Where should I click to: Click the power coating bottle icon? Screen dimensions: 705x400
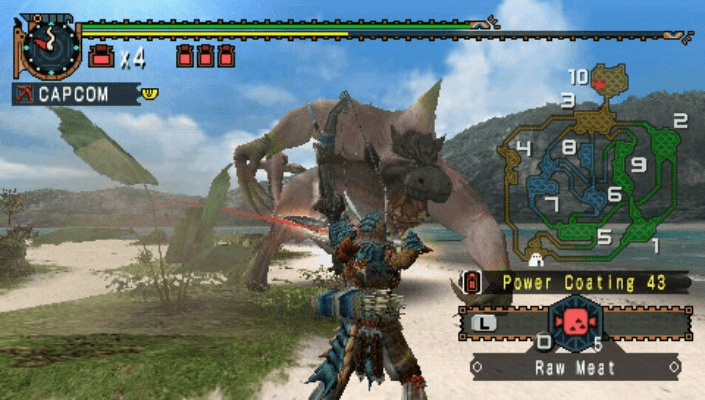472,283
